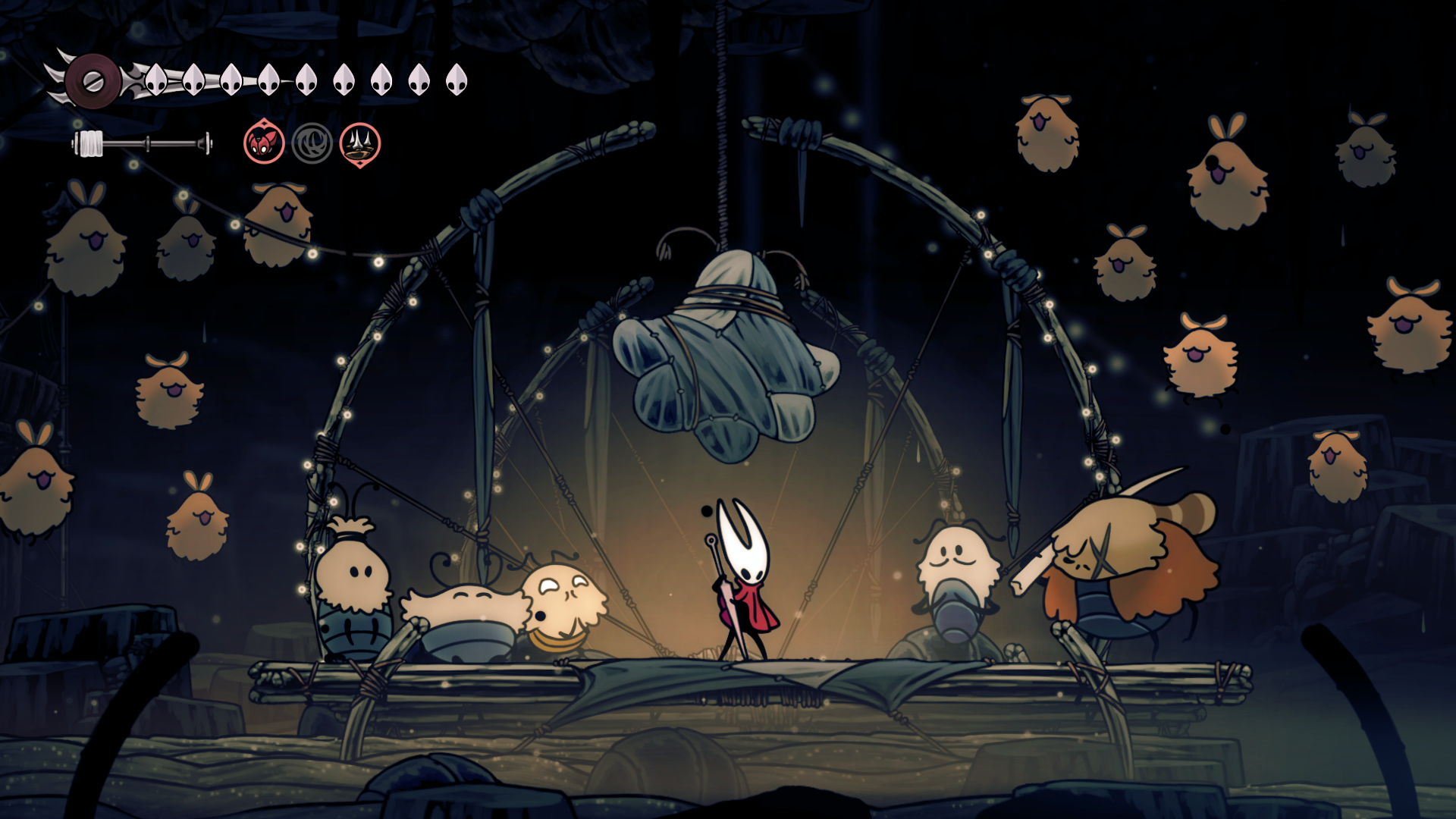Viewport: 1456px width, 819px height.
Task: Click the crest spool emblem in the HUD
Action: point(93,80)
